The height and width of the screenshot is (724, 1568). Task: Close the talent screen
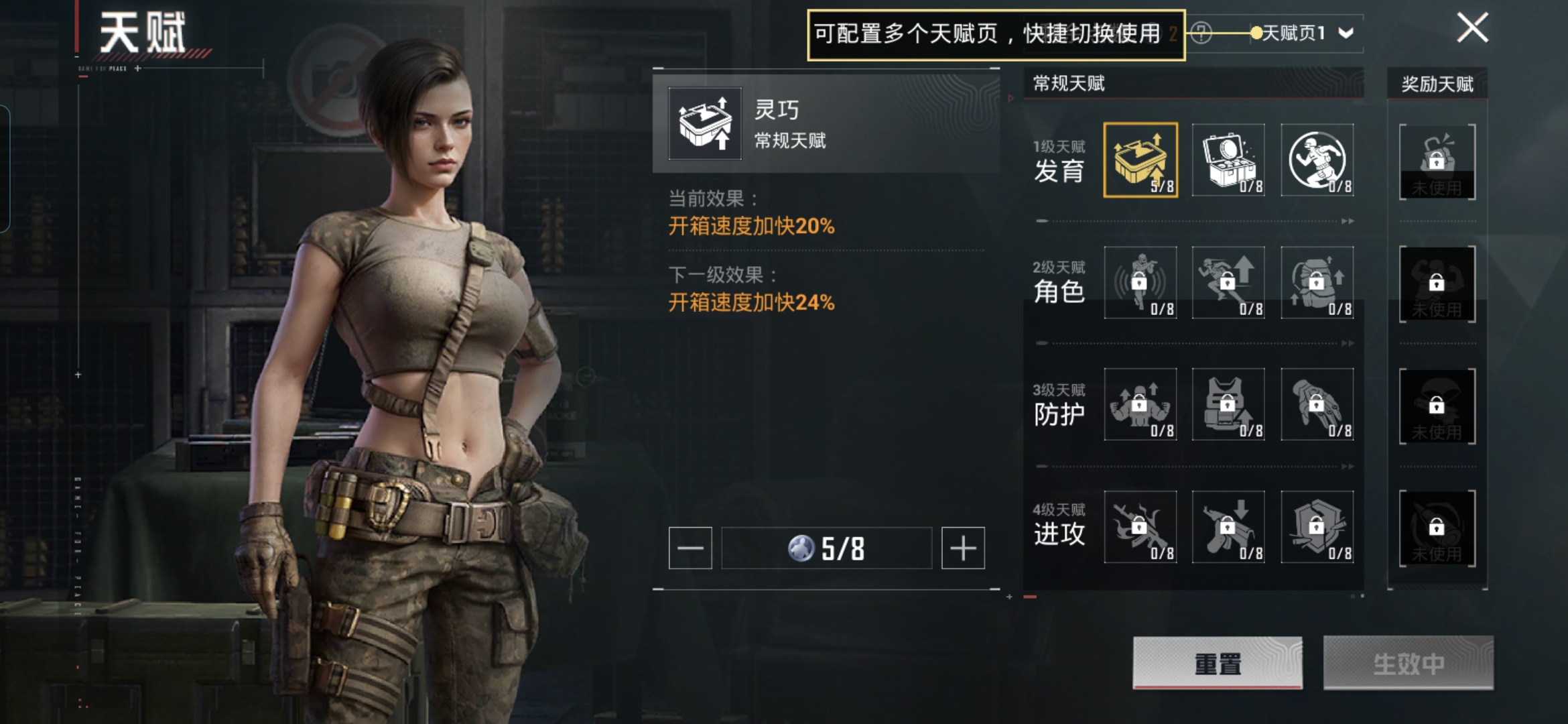pos(1472,28)
